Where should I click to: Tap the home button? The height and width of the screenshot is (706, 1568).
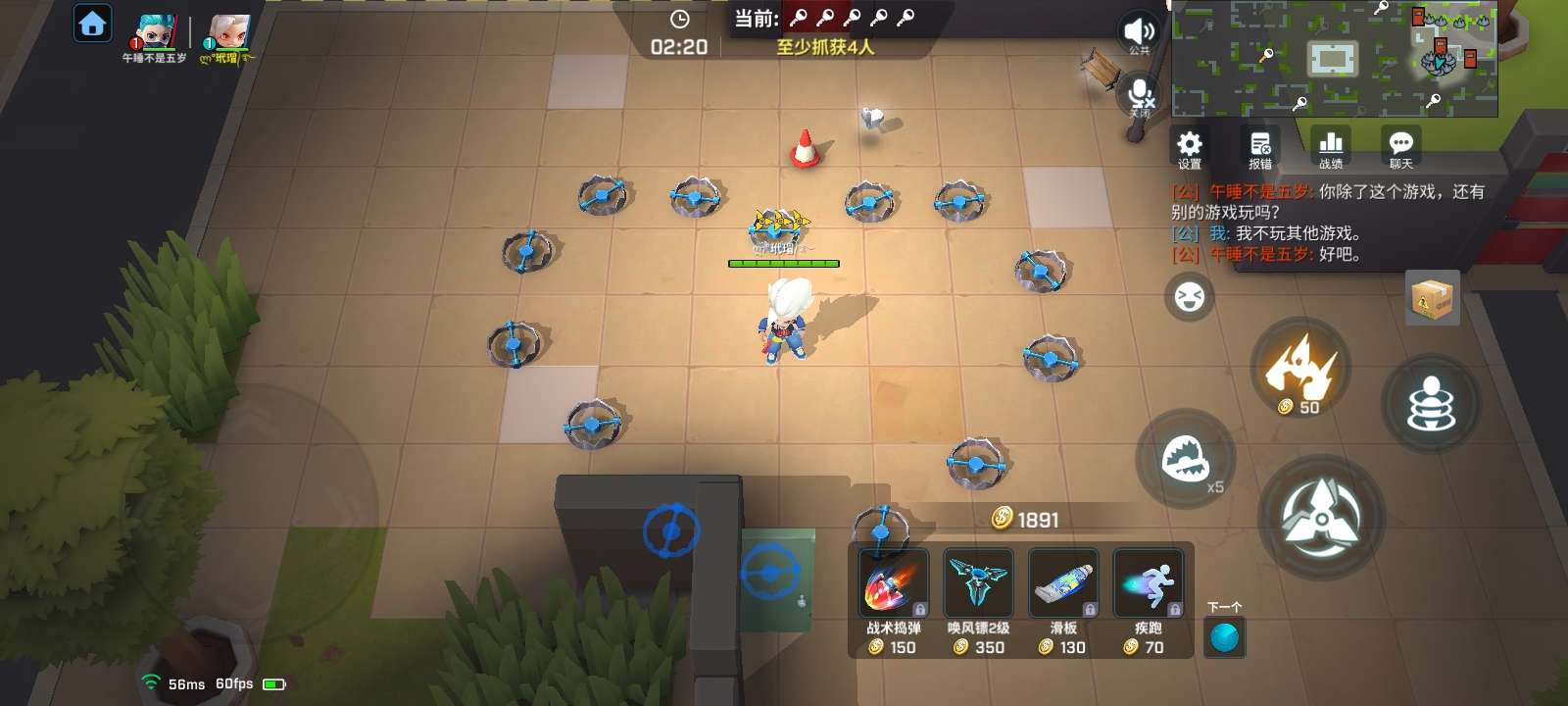click(93, 24)
